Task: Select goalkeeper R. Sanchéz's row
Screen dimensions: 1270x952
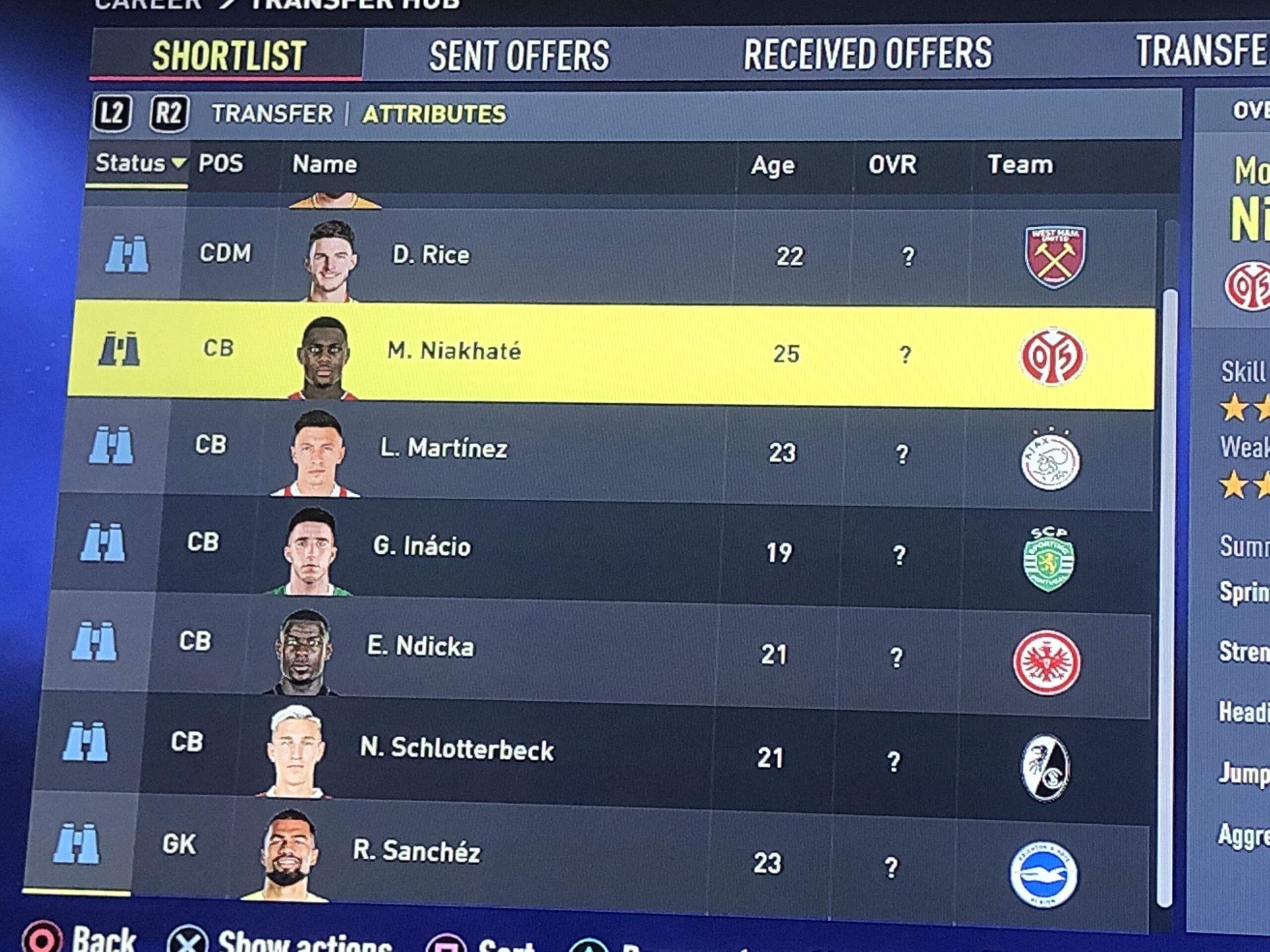Action: click(416, 851)
